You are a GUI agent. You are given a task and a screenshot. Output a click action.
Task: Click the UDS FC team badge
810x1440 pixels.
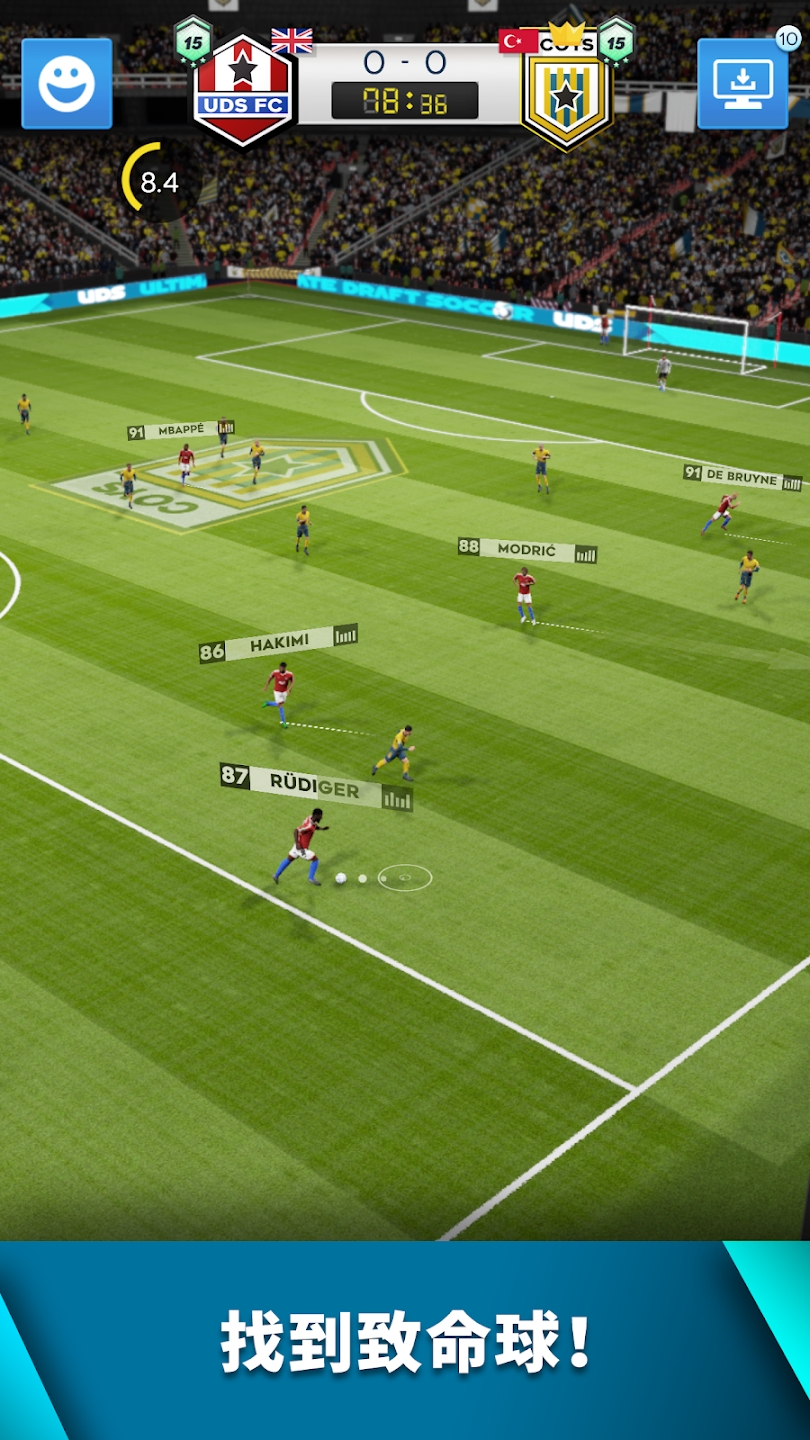click(x=243, y=90)
